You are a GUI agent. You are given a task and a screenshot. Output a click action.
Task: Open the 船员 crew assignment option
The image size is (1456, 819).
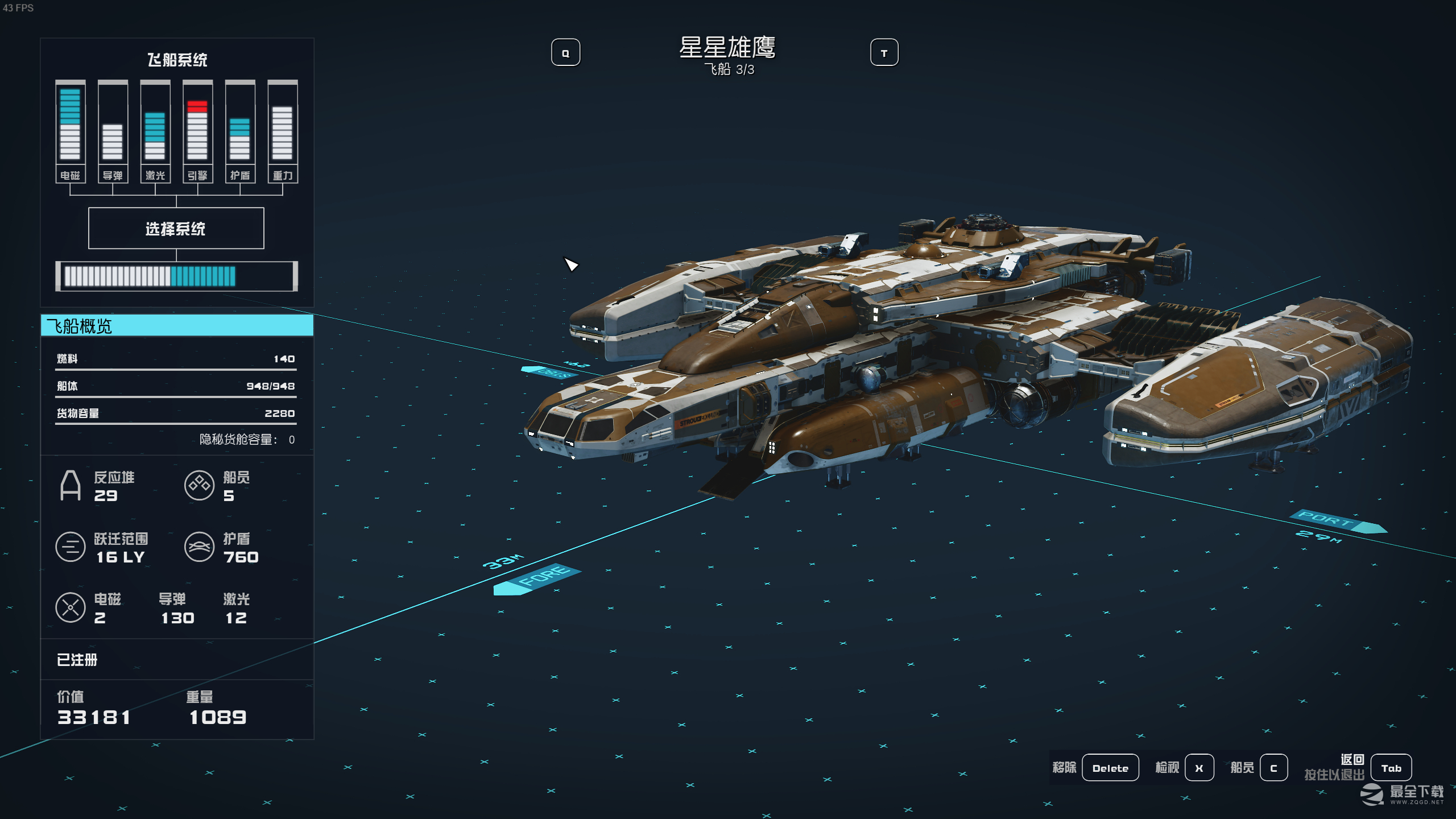click(1273, 768)
